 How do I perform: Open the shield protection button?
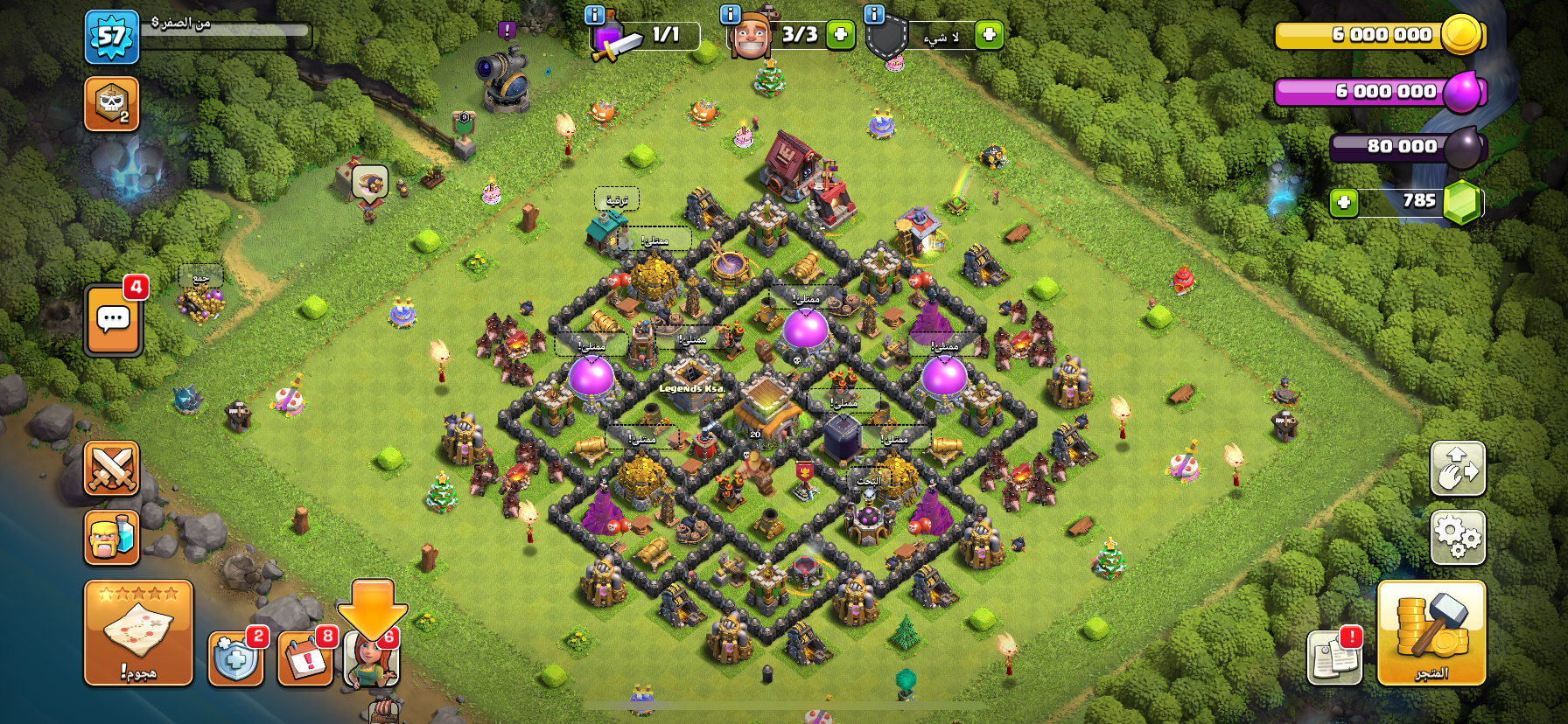point(234,658)
